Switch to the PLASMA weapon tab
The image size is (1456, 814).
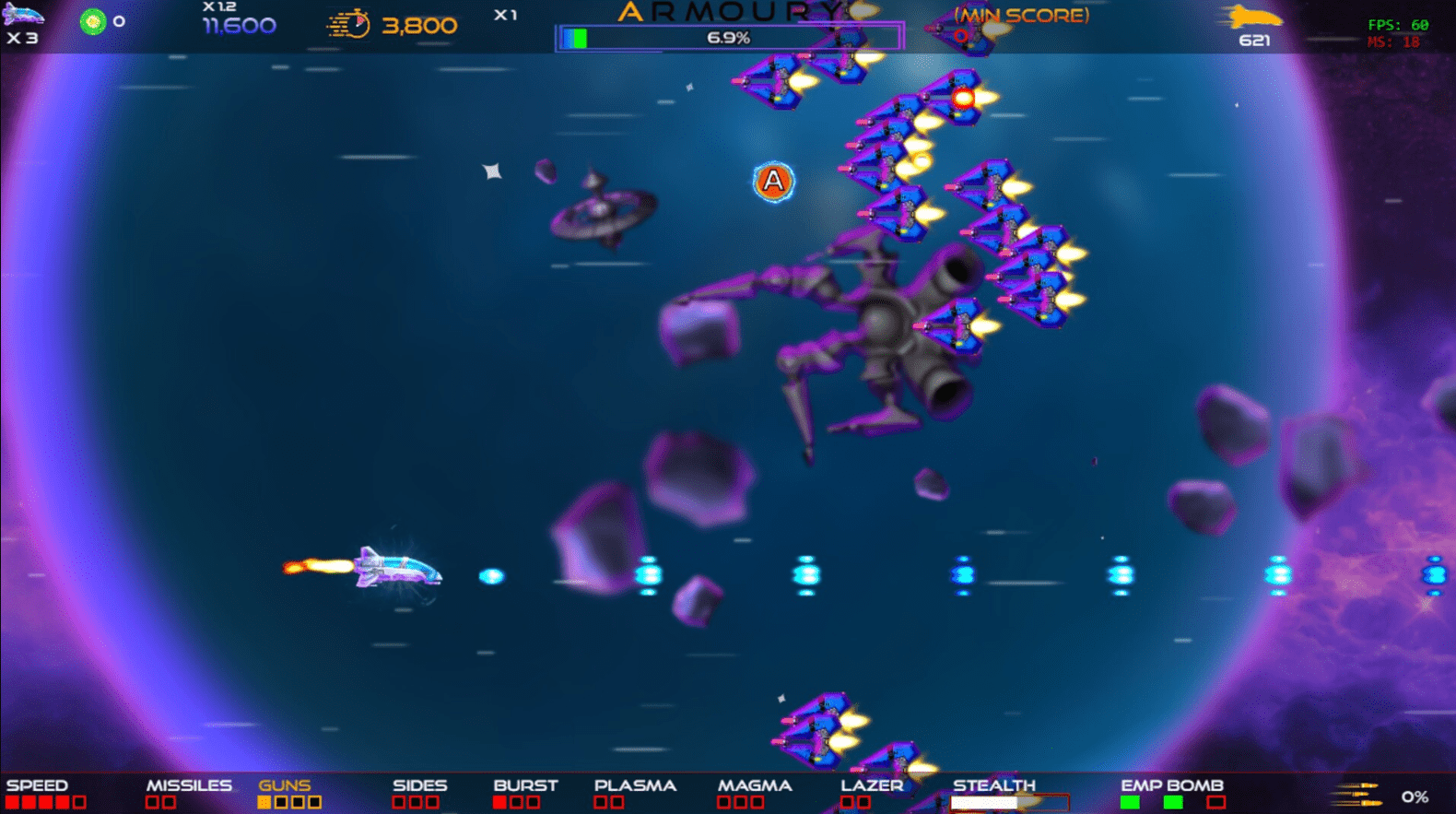pos(634,785)
